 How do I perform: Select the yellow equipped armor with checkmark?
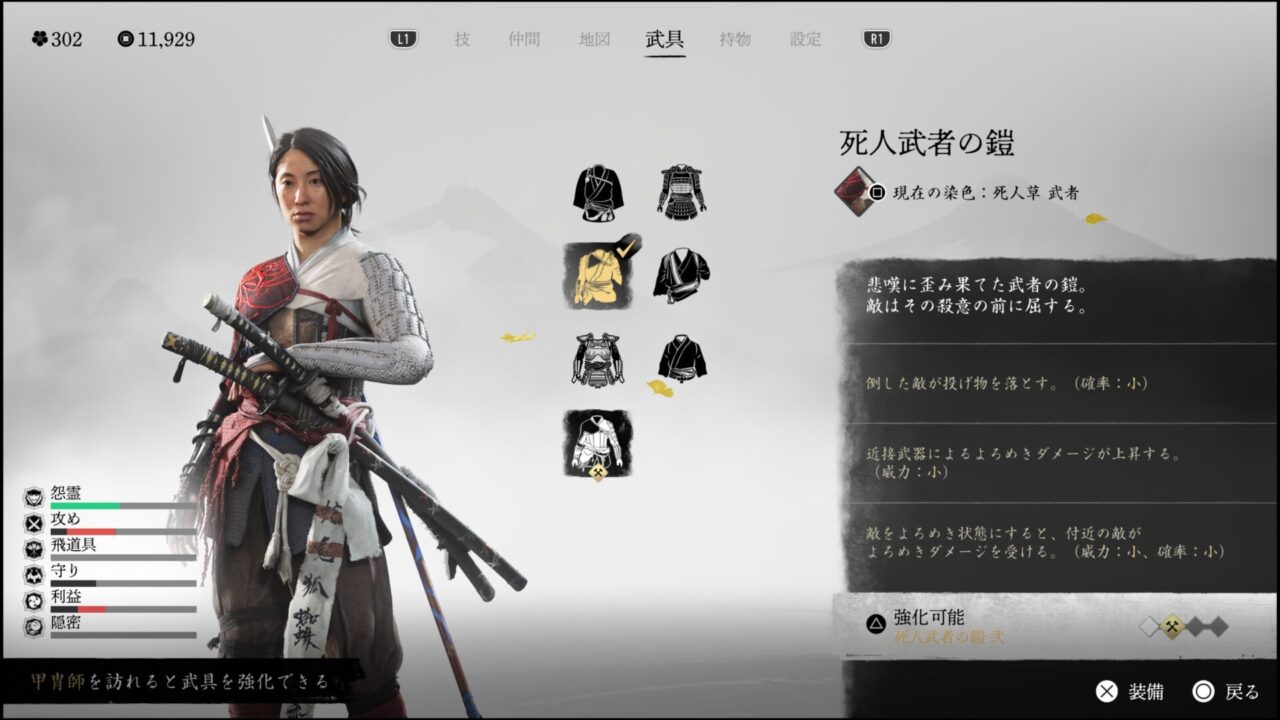click(598, 275)
